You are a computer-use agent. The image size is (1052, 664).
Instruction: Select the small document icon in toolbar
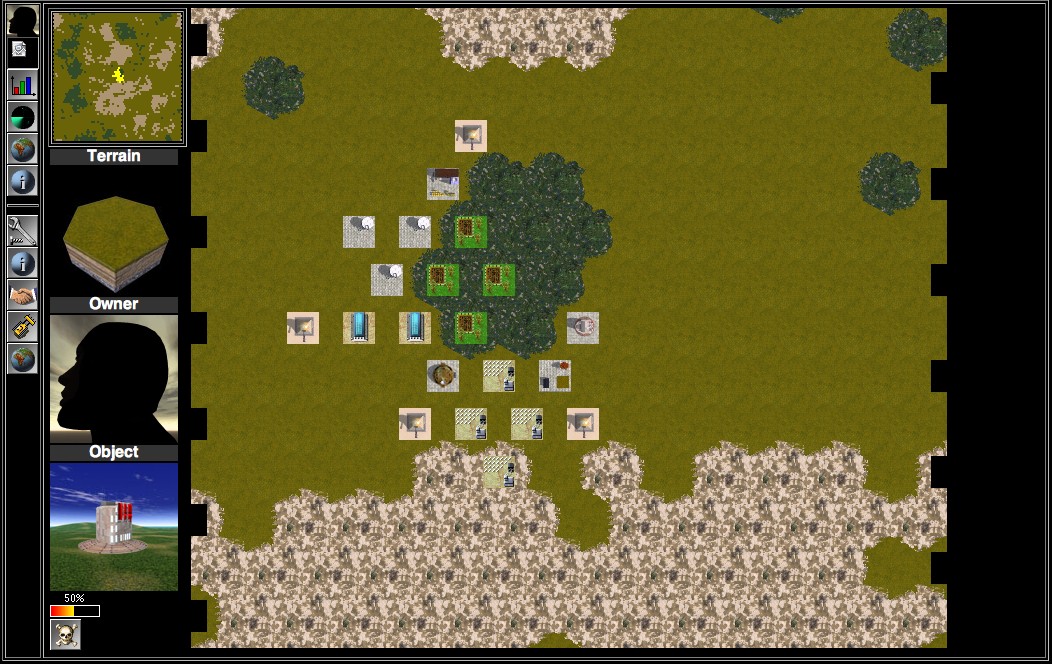[x=20, y=49]
